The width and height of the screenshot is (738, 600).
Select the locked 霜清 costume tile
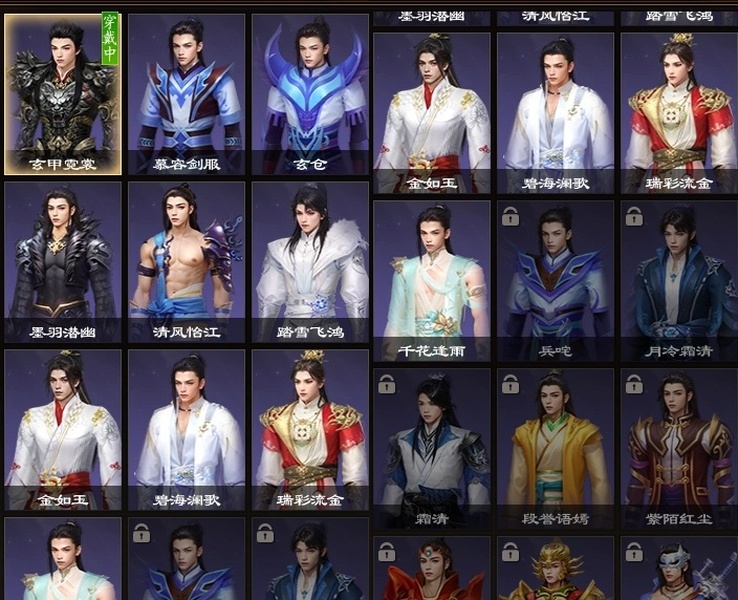click(432, 448)
